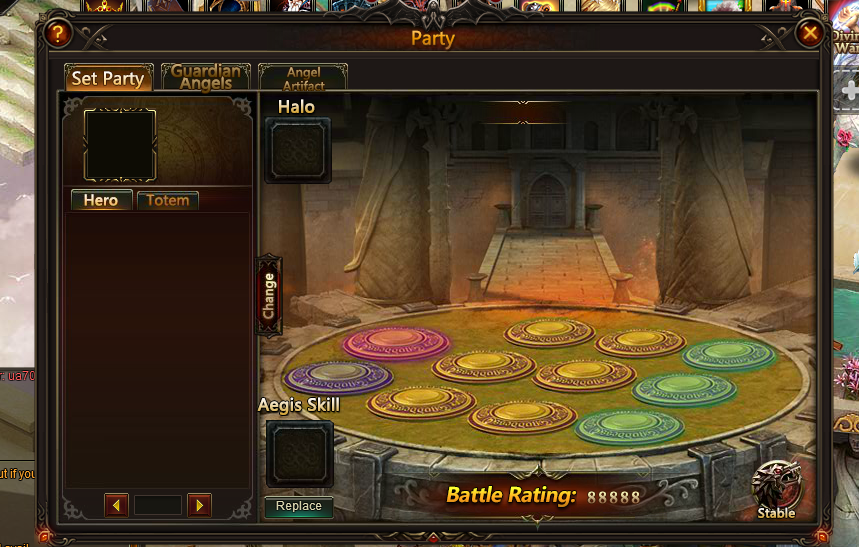Close the Party window

pos(810,34)
